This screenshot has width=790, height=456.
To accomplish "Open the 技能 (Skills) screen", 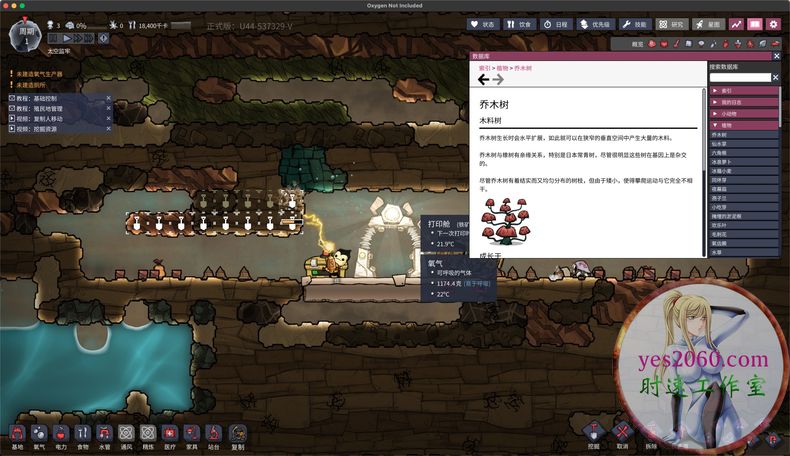I will pos(633,24).
